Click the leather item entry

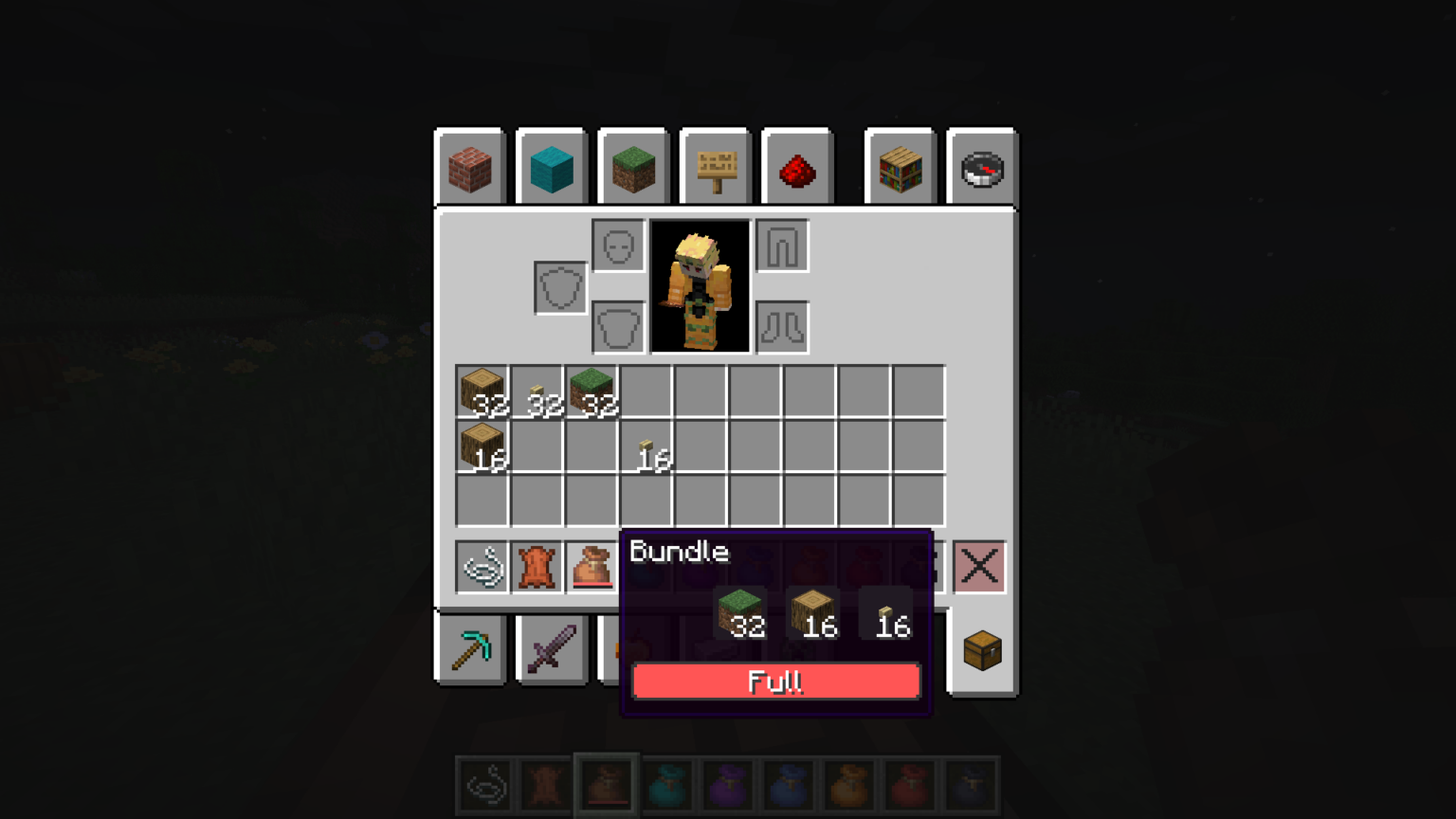tap(538, 566)
